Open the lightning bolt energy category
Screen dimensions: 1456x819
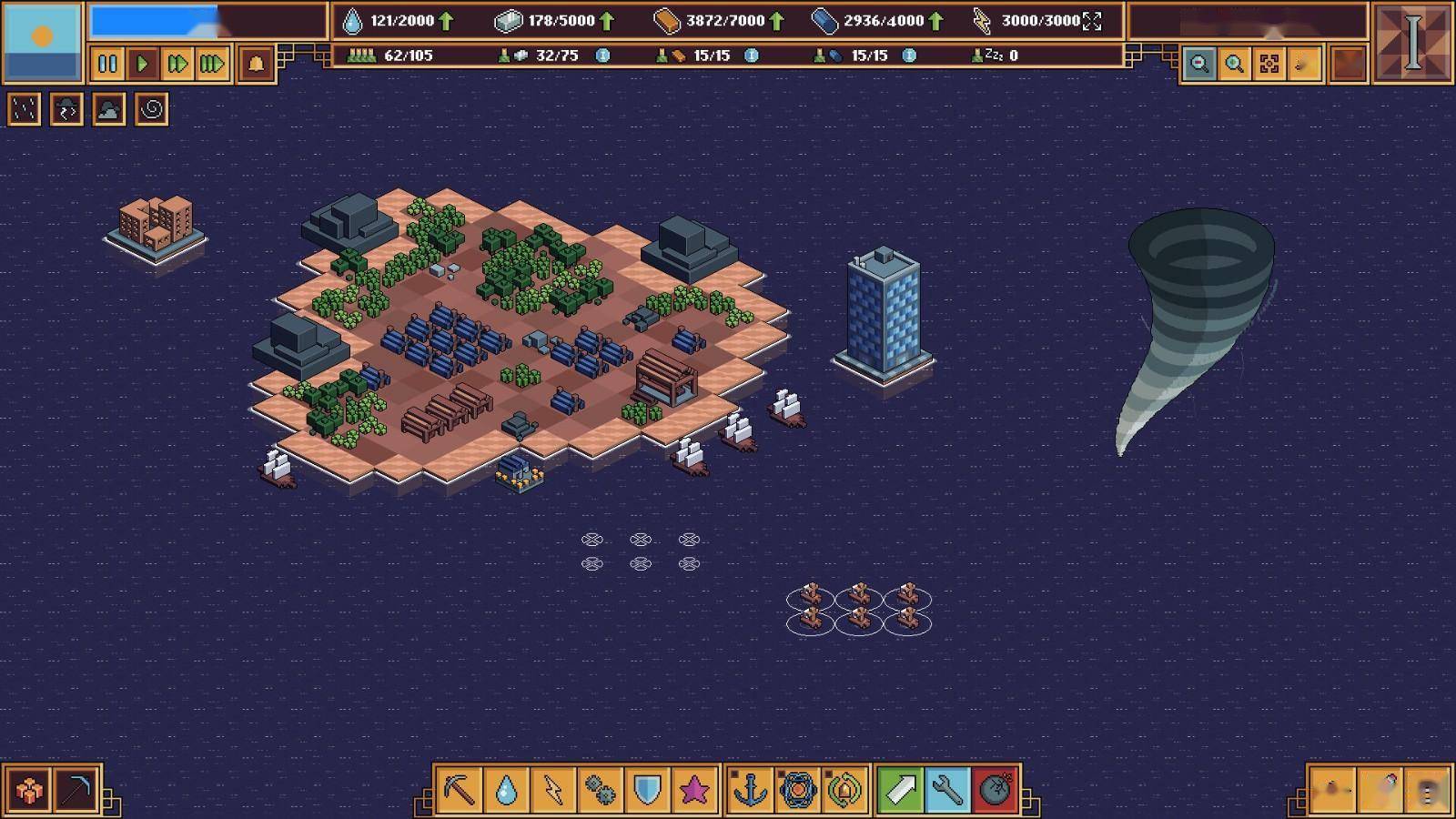(x=553, y=789)
